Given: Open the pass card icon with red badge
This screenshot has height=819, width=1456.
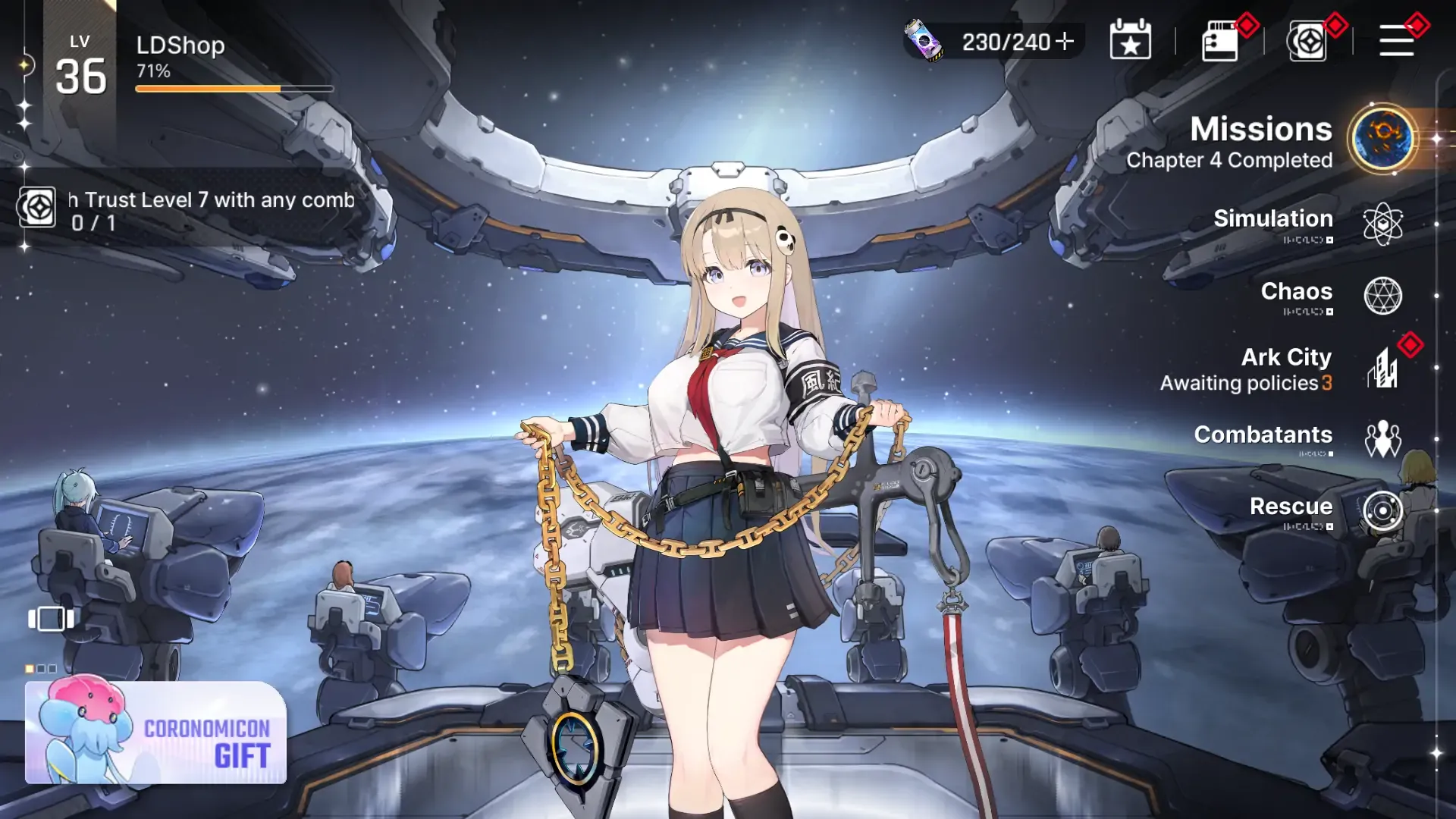Looking at the screenshot, I should point(1219,41).
